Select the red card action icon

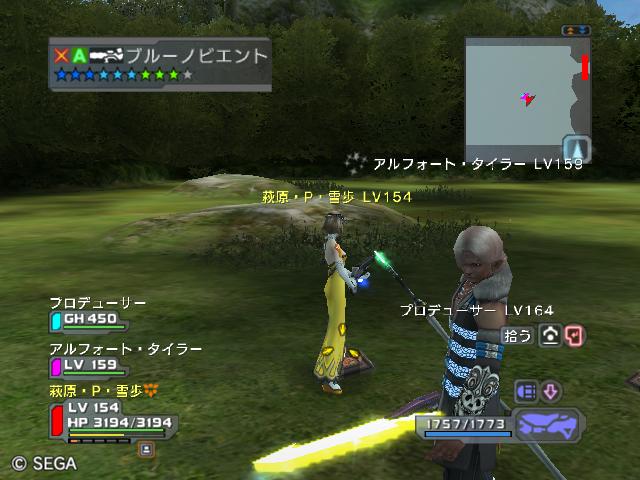point(573,336)
